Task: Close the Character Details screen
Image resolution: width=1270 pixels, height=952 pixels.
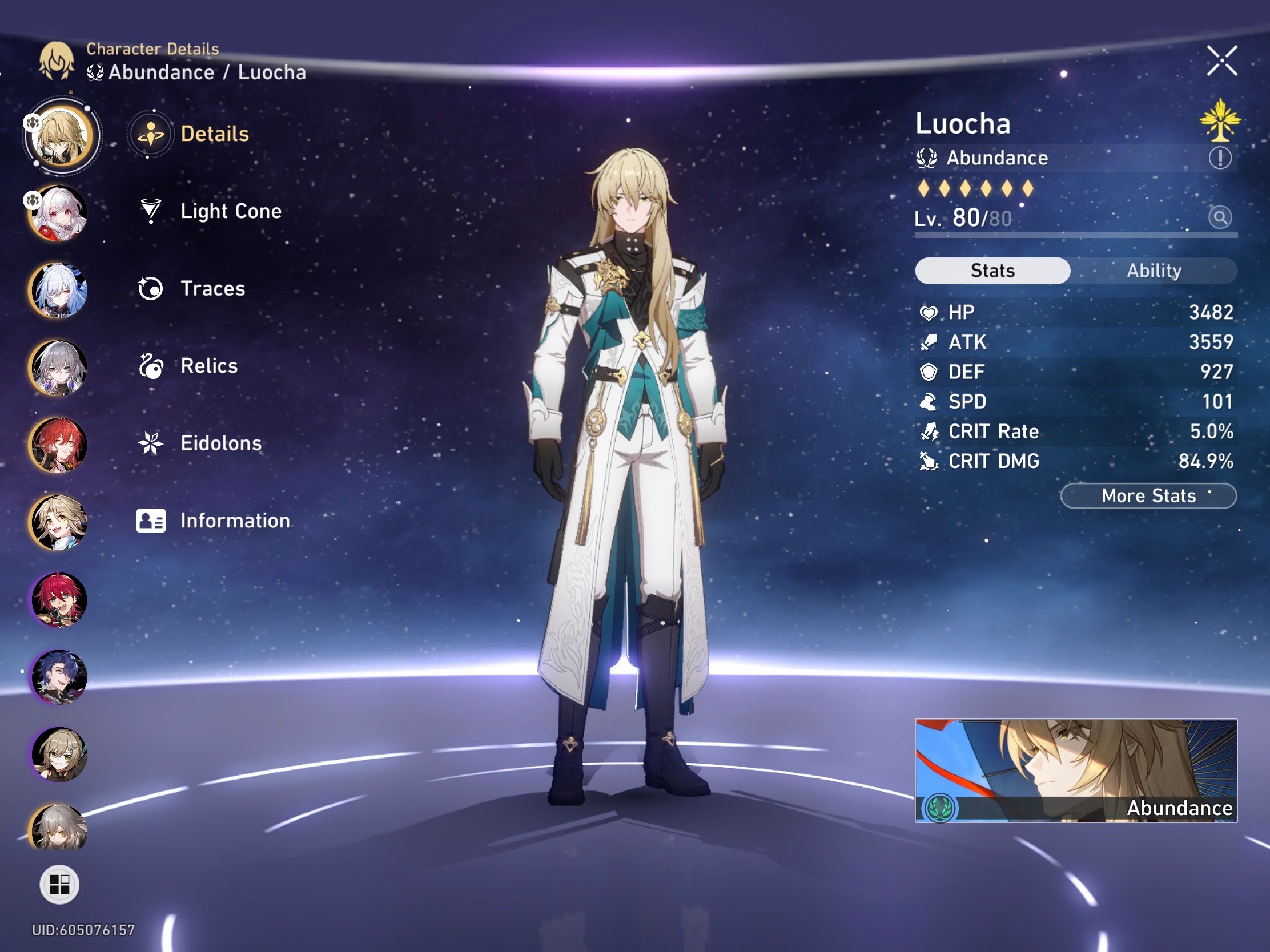Action: 1223,62
